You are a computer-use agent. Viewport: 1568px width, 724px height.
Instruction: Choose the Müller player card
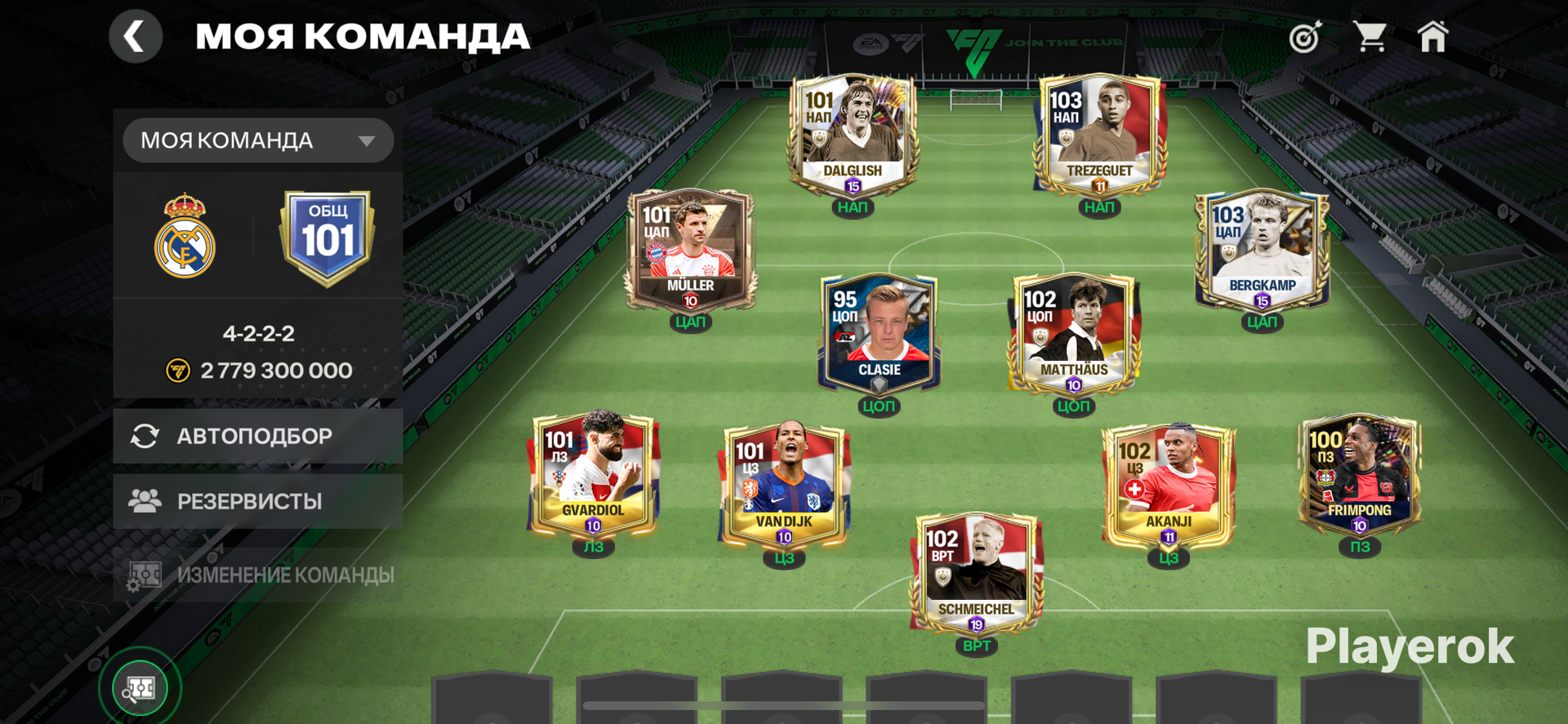(x=690, y=250)
